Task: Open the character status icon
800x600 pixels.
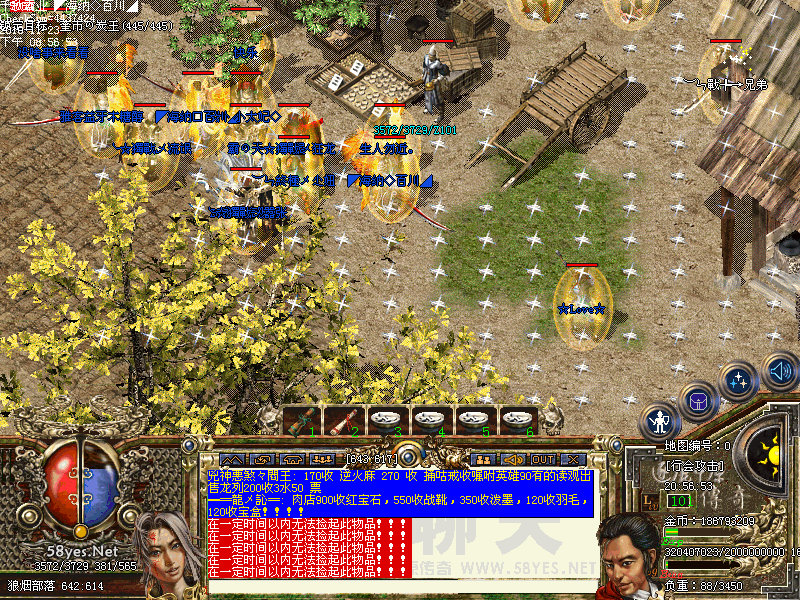Action: click(660, 421)
